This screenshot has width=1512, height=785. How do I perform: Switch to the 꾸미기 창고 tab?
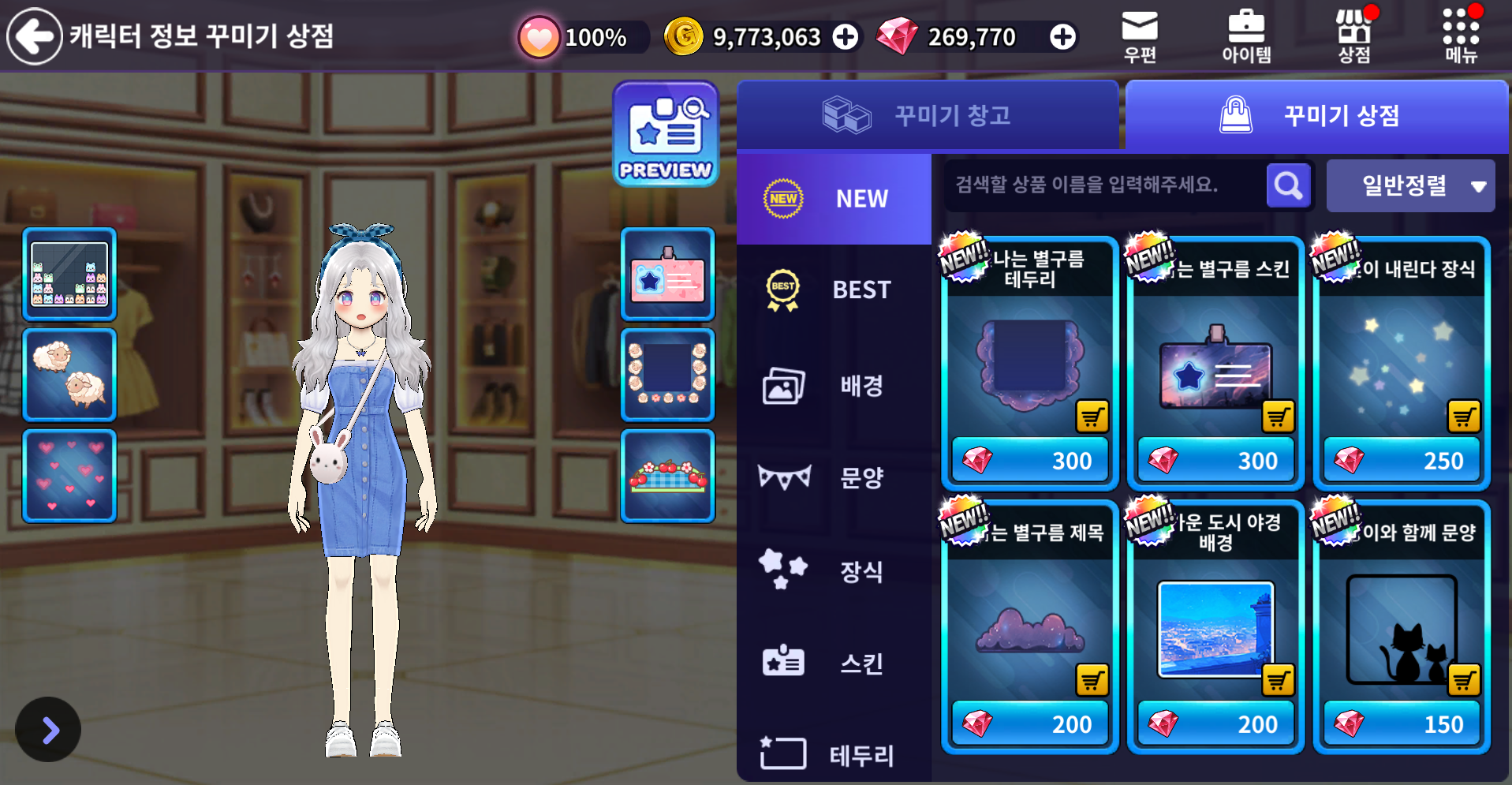click(928, 116)
